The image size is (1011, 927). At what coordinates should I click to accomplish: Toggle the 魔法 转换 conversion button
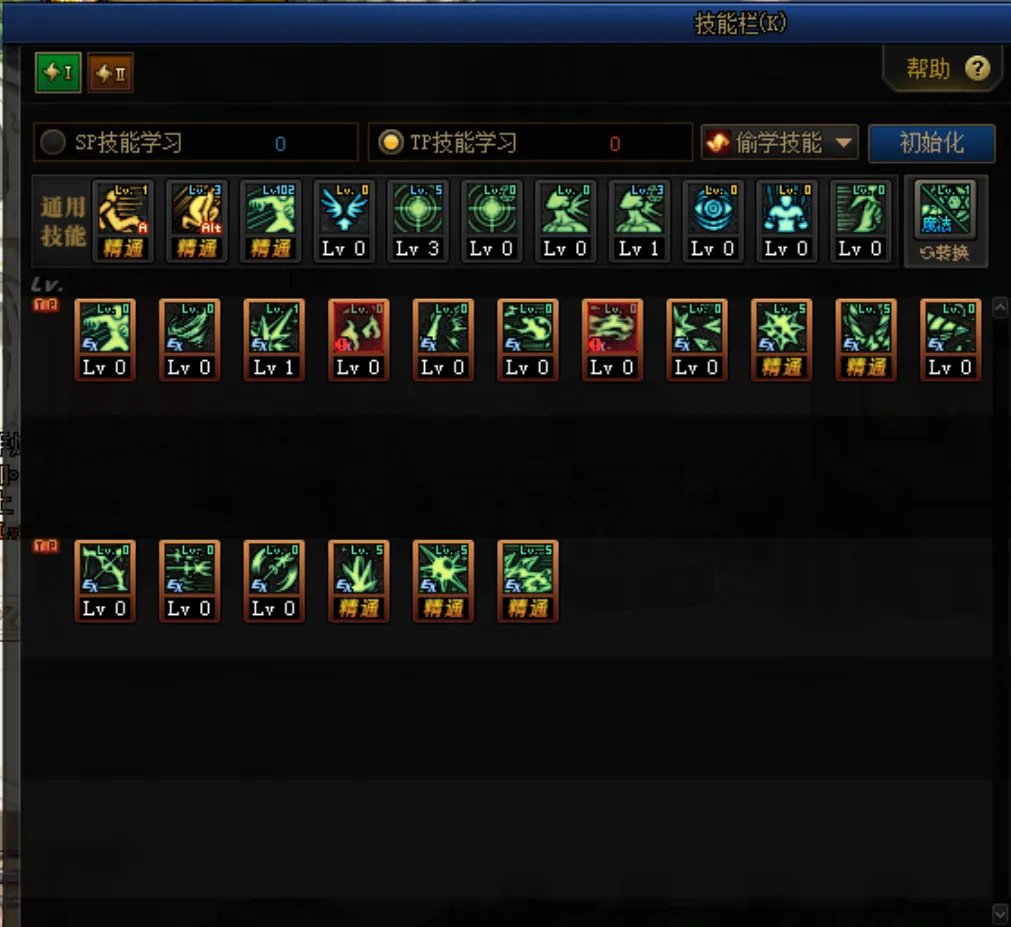tap(945, 222)
